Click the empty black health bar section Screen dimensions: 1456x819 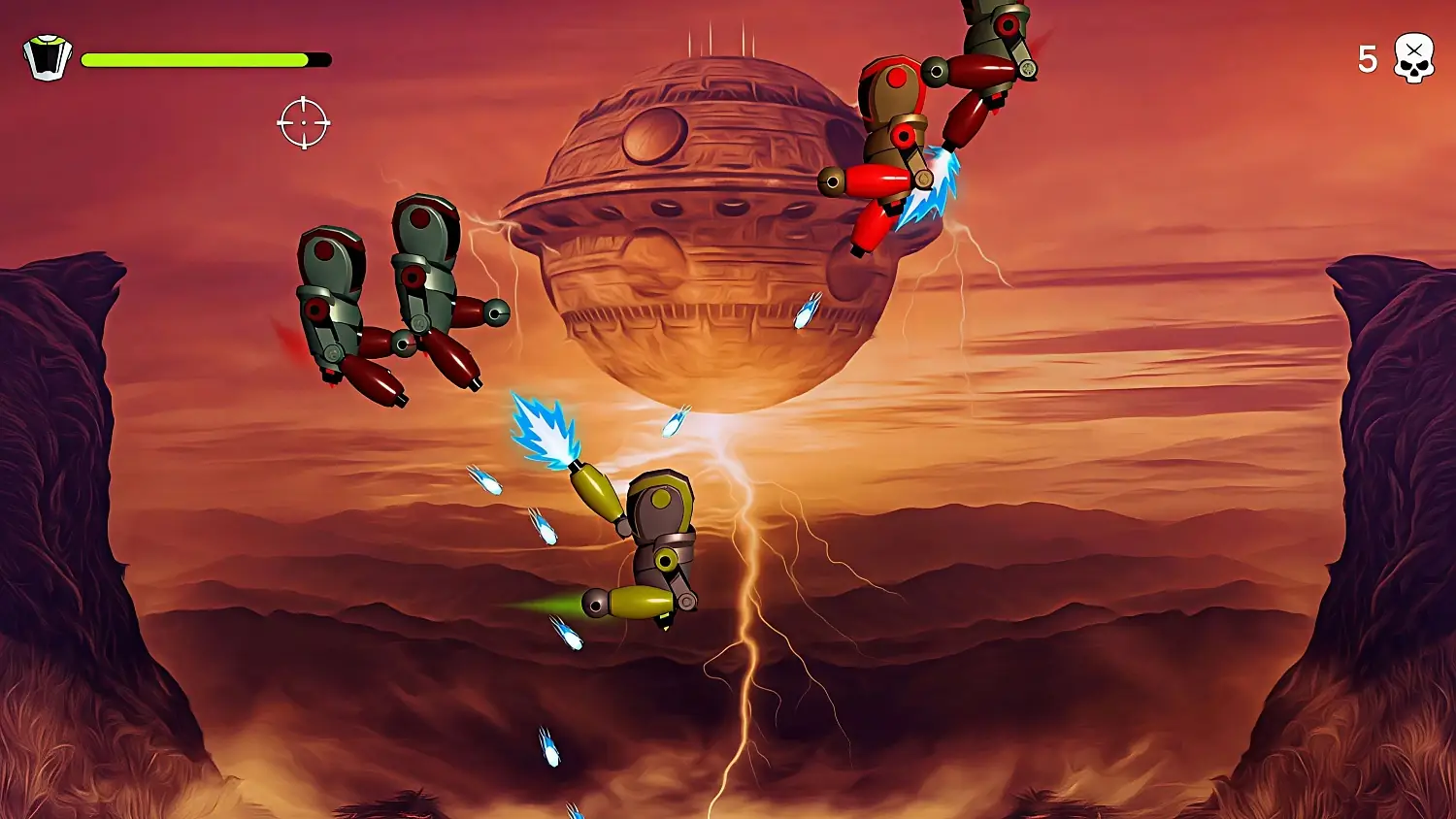(x=320, y=59)
